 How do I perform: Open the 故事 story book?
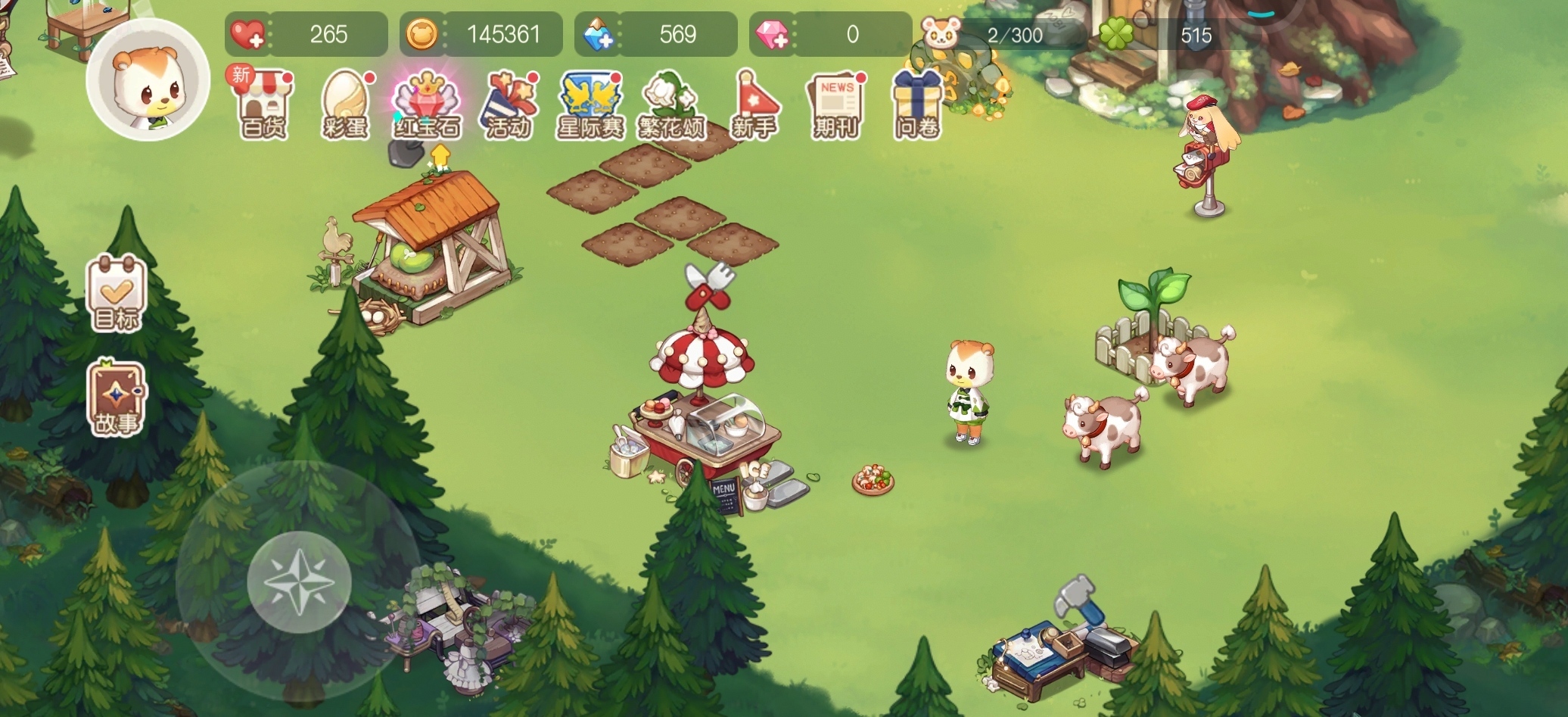coord(117,399)
